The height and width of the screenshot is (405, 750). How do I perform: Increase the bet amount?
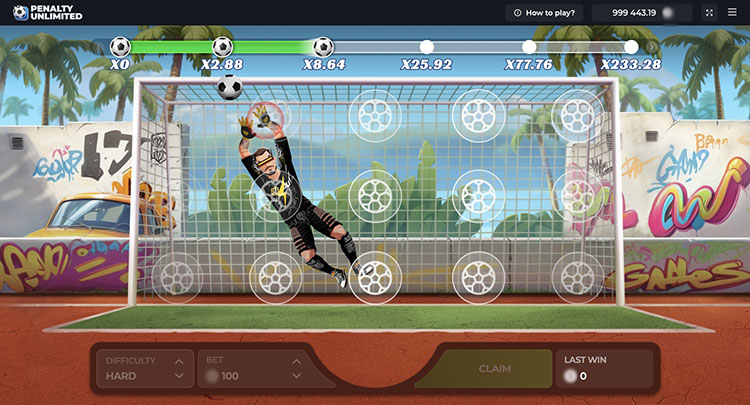tap(296, 360)
